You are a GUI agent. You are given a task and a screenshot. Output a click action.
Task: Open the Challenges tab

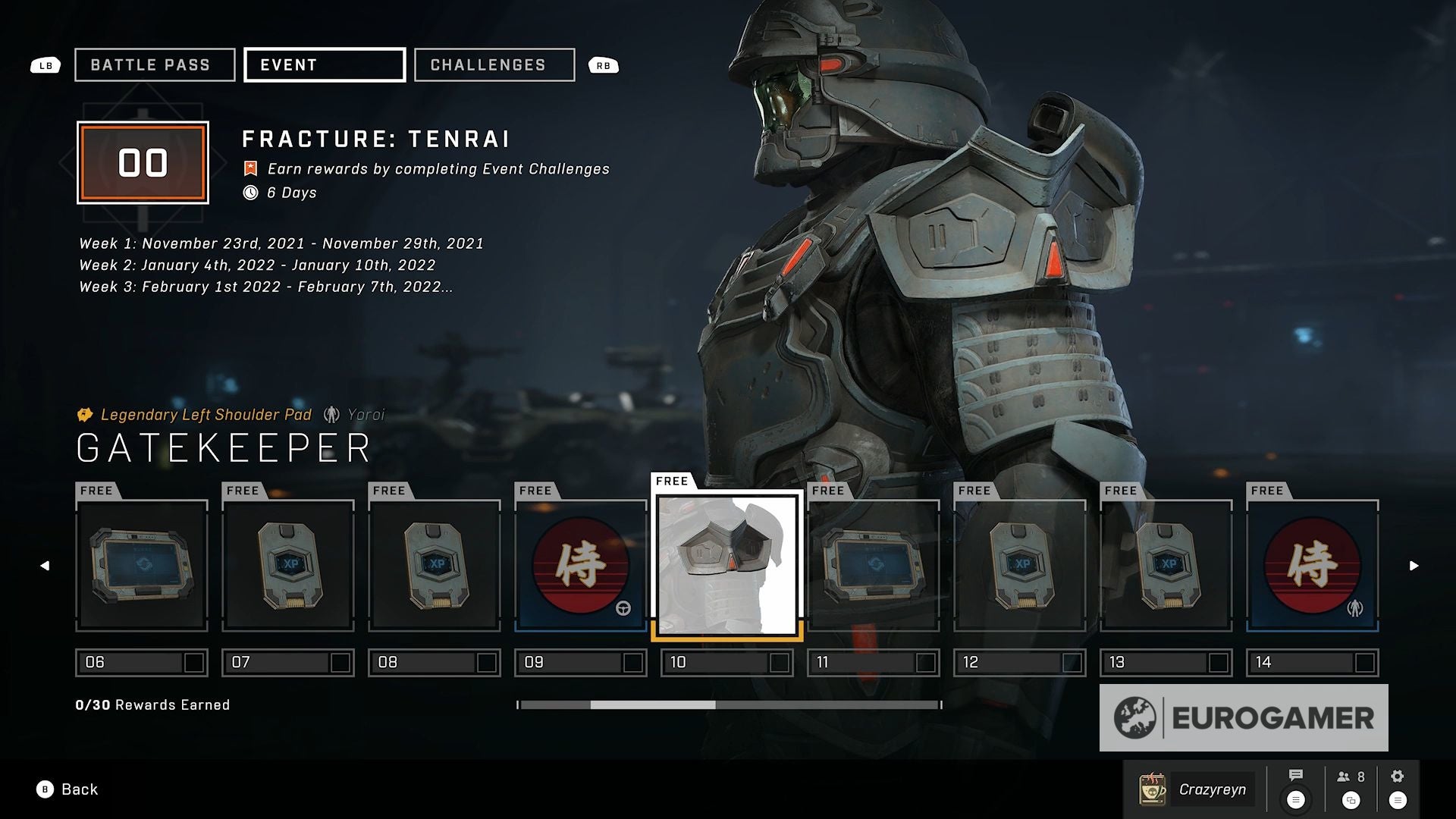pos(494,65)
